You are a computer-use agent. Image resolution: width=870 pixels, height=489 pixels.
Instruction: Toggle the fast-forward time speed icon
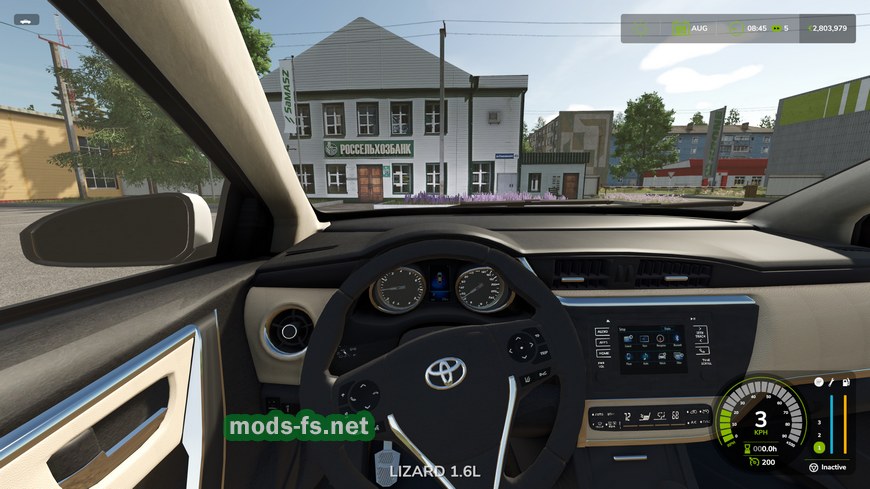pyautogui.click(x=774, y=28)
